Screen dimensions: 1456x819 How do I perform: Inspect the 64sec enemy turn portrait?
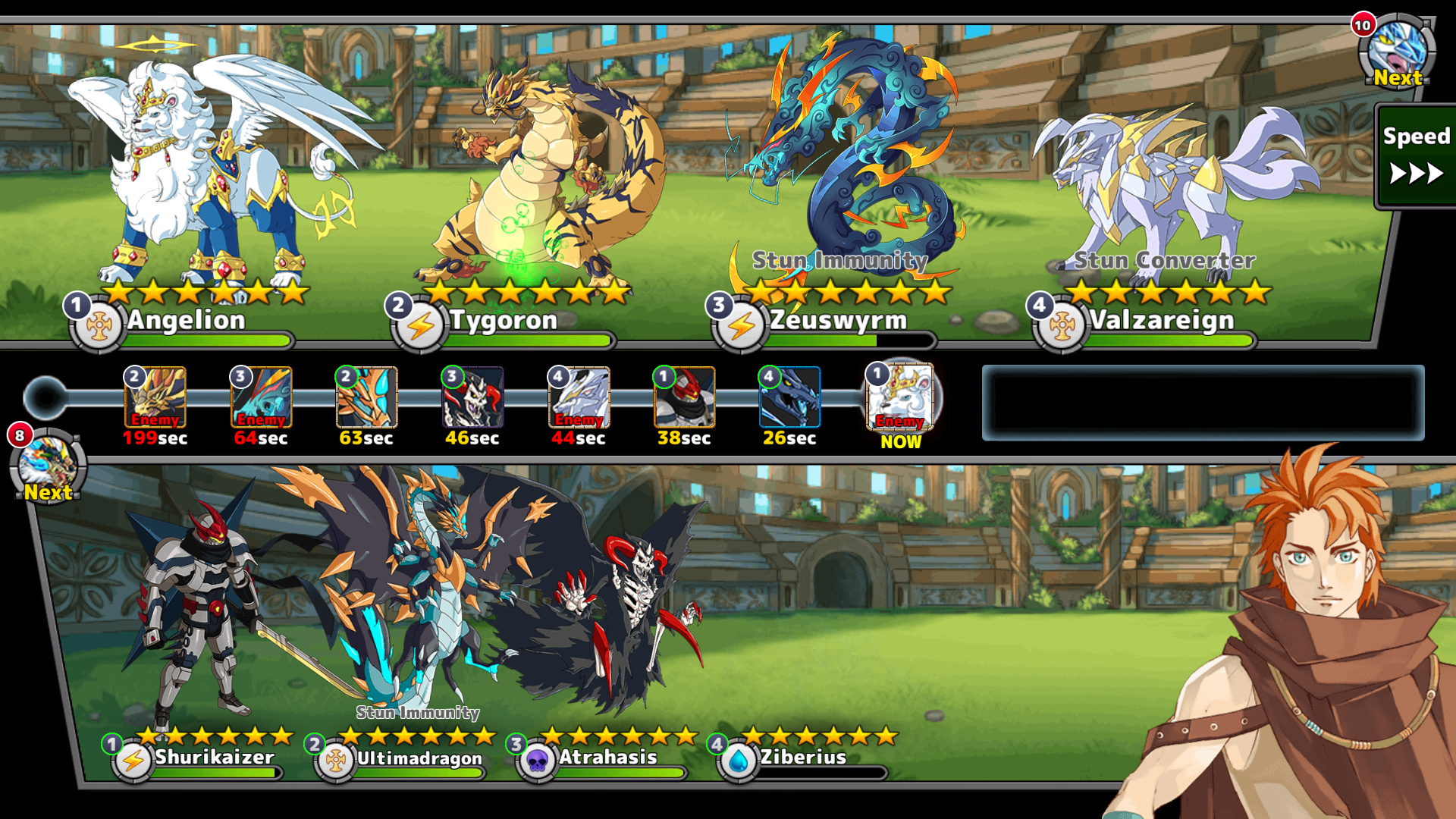coord(261,398)
